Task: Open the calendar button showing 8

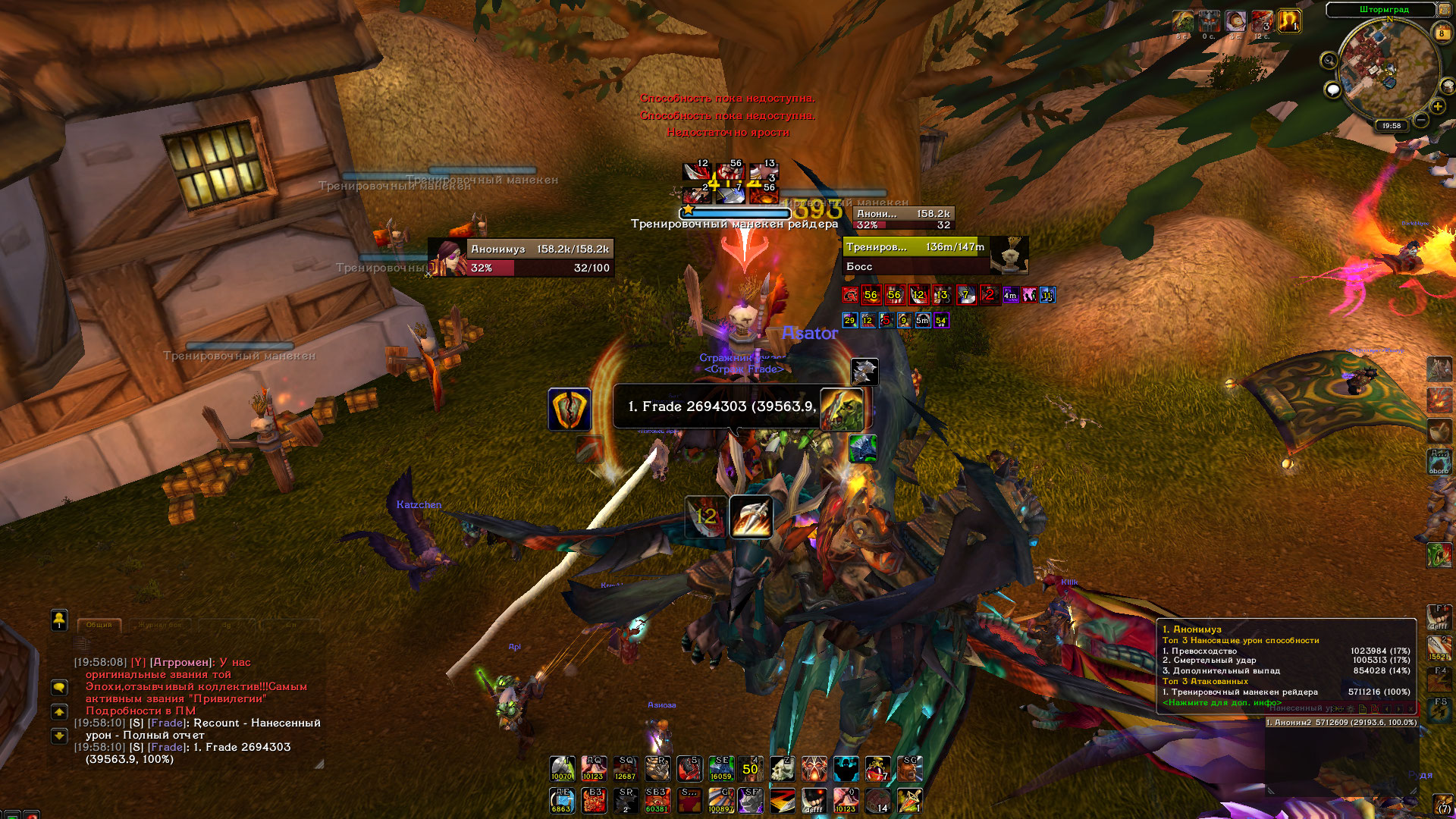Action: click(1442, 33)
